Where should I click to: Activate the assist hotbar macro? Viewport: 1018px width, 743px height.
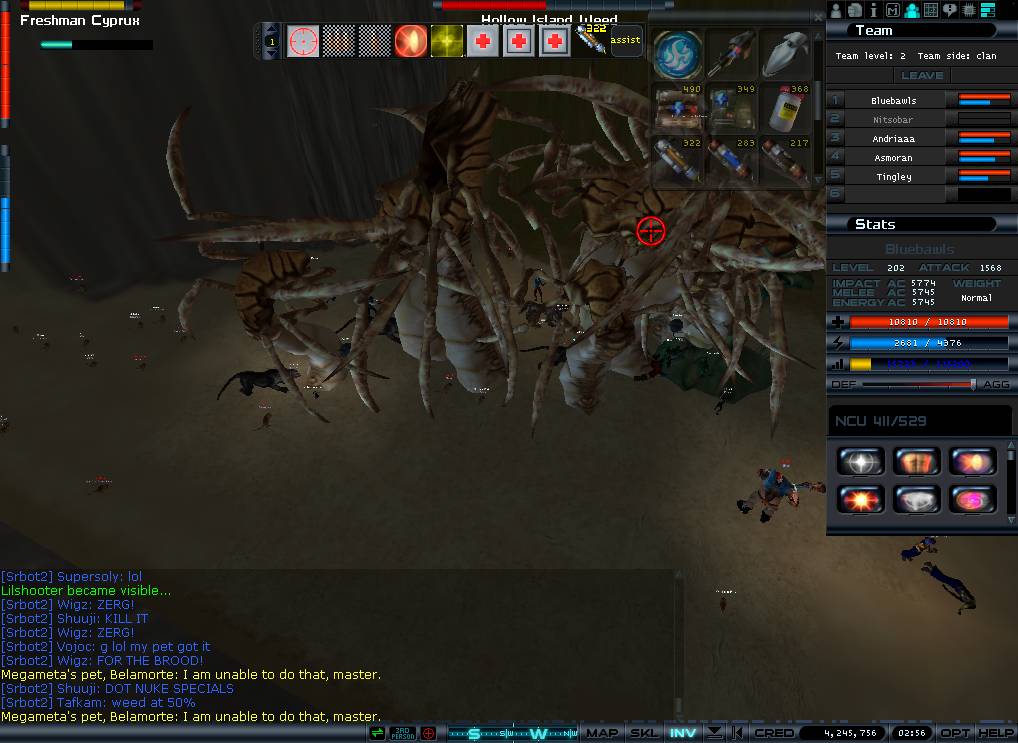[x=626, y=41]
